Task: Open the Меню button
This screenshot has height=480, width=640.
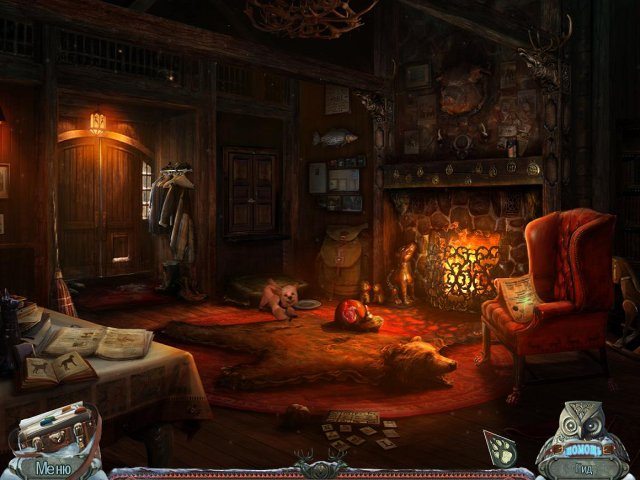Action: [50, 466]
